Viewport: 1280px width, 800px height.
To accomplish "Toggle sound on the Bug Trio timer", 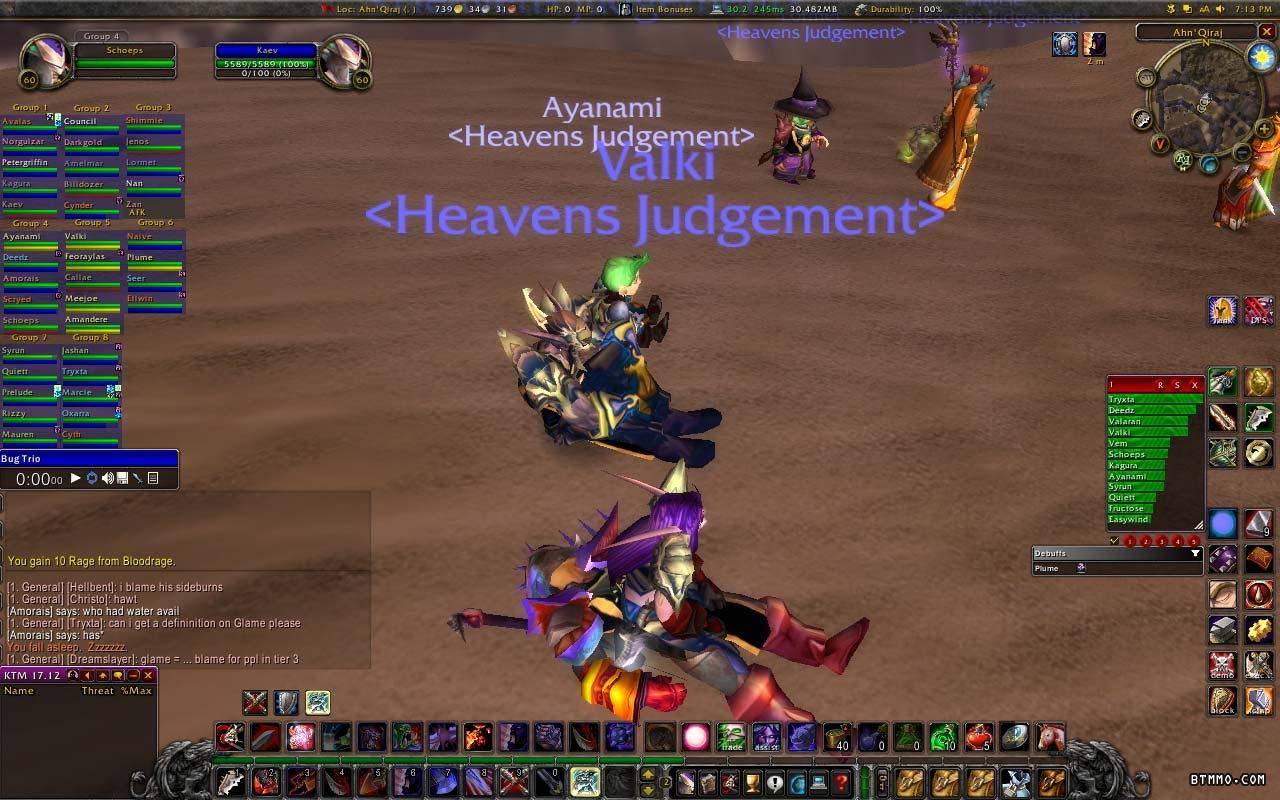I will [107, 479].
